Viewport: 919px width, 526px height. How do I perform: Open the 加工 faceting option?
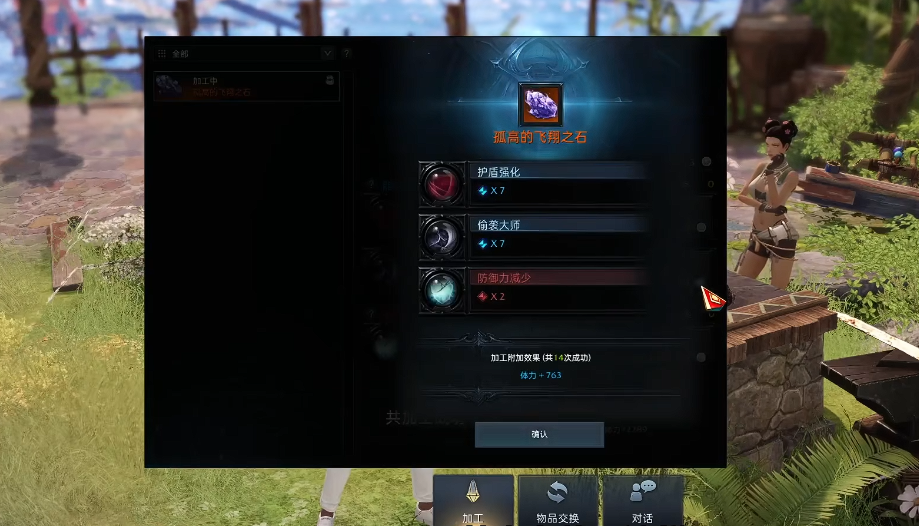[x=473, y=500]
